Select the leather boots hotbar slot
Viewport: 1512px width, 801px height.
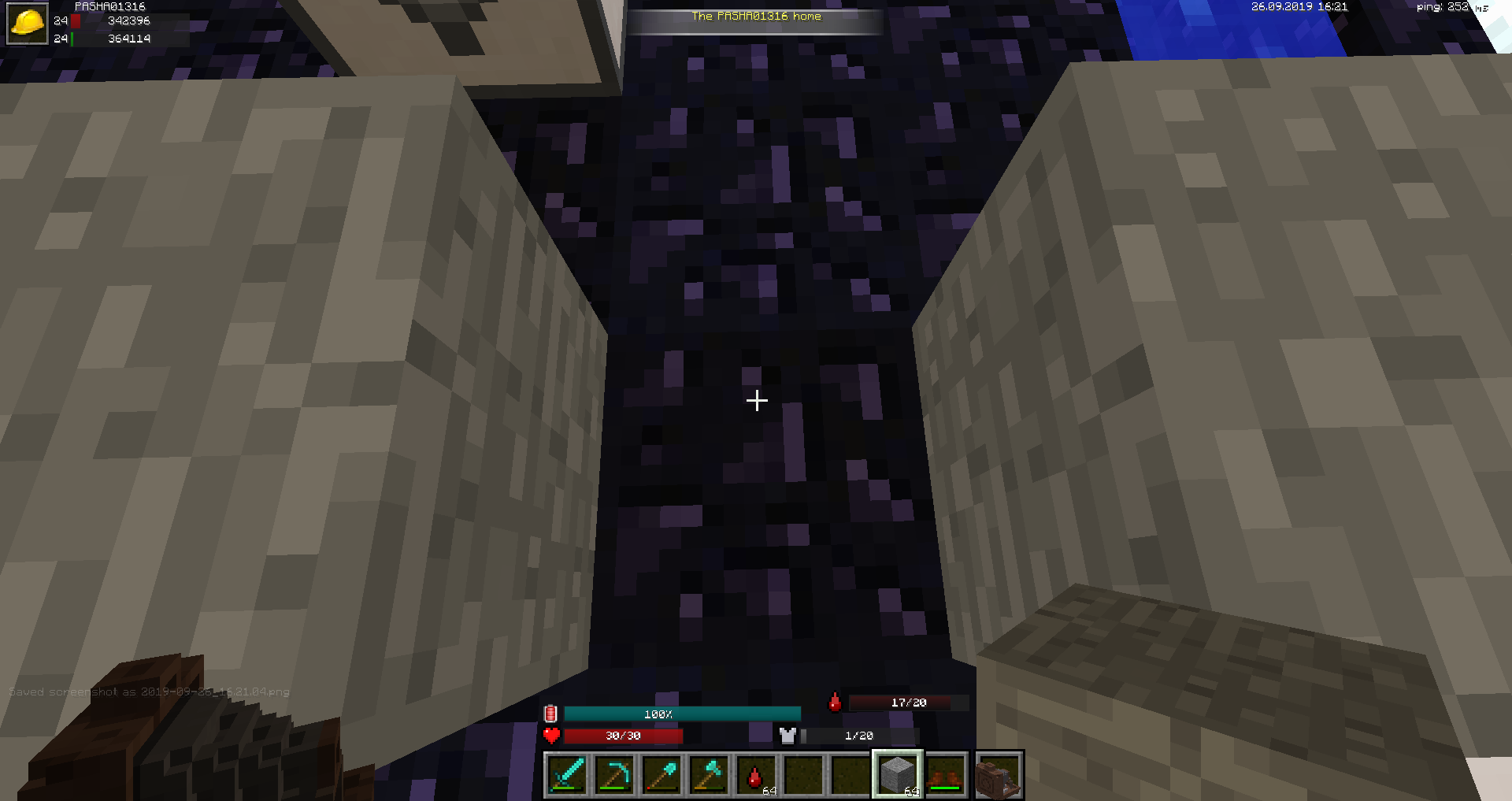[x=945, y=775]
